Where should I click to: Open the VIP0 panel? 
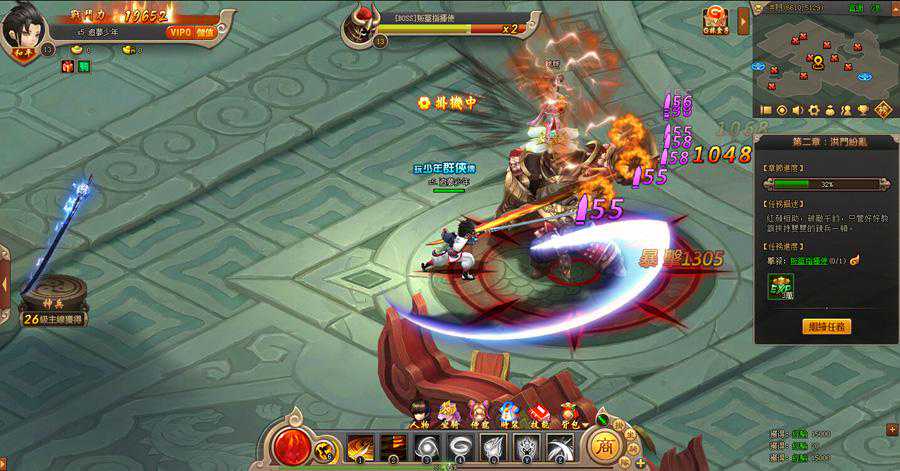pyautogui.click(x=178, y=32)
